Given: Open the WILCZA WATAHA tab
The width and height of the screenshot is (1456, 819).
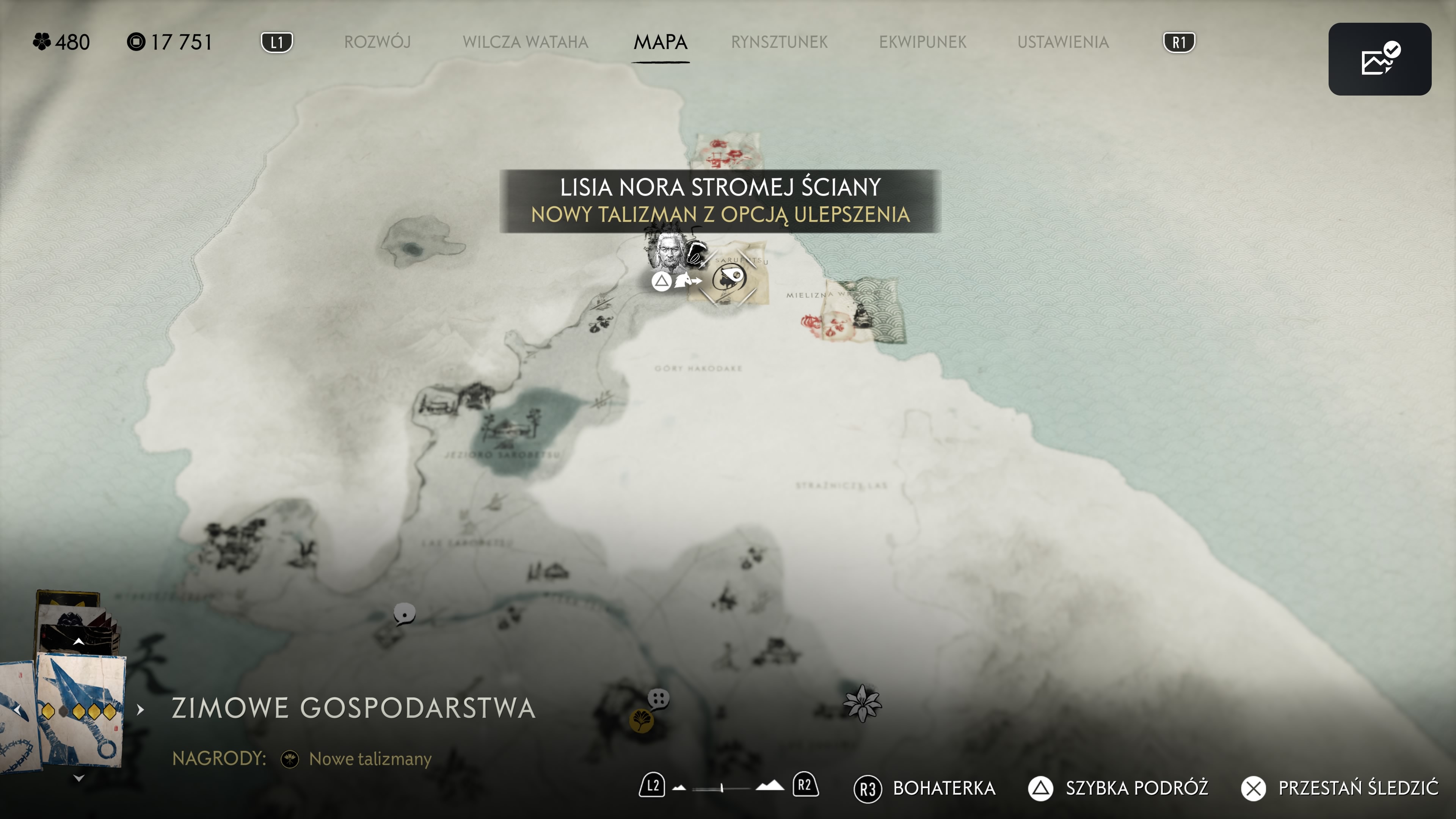Looking at the screenshot, I should pos(525,42).
